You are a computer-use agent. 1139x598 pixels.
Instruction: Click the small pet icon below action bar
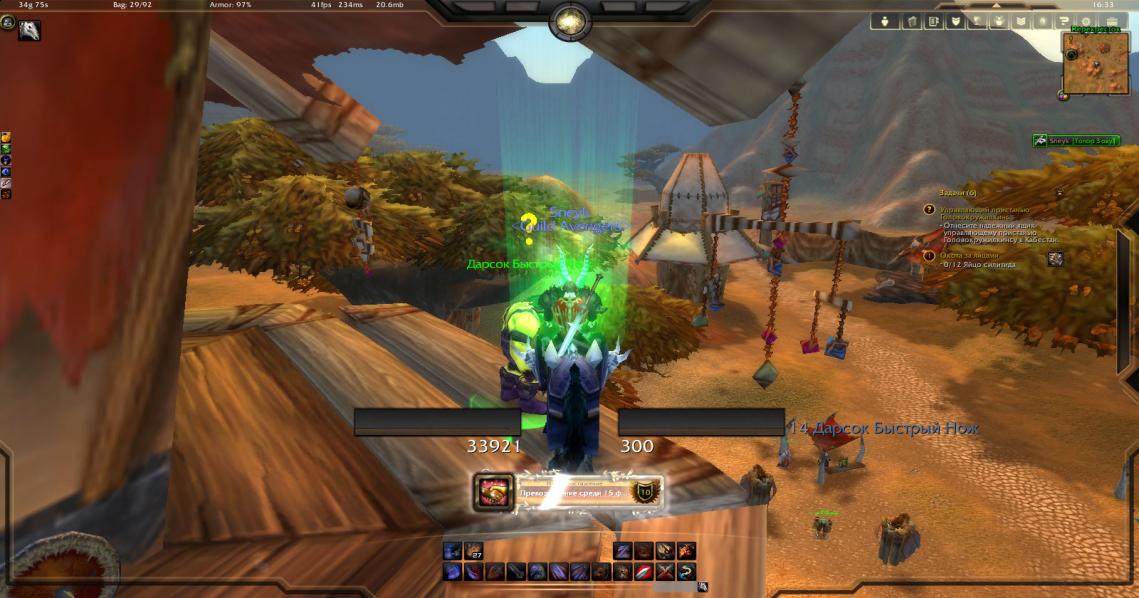tap(703, 587)
